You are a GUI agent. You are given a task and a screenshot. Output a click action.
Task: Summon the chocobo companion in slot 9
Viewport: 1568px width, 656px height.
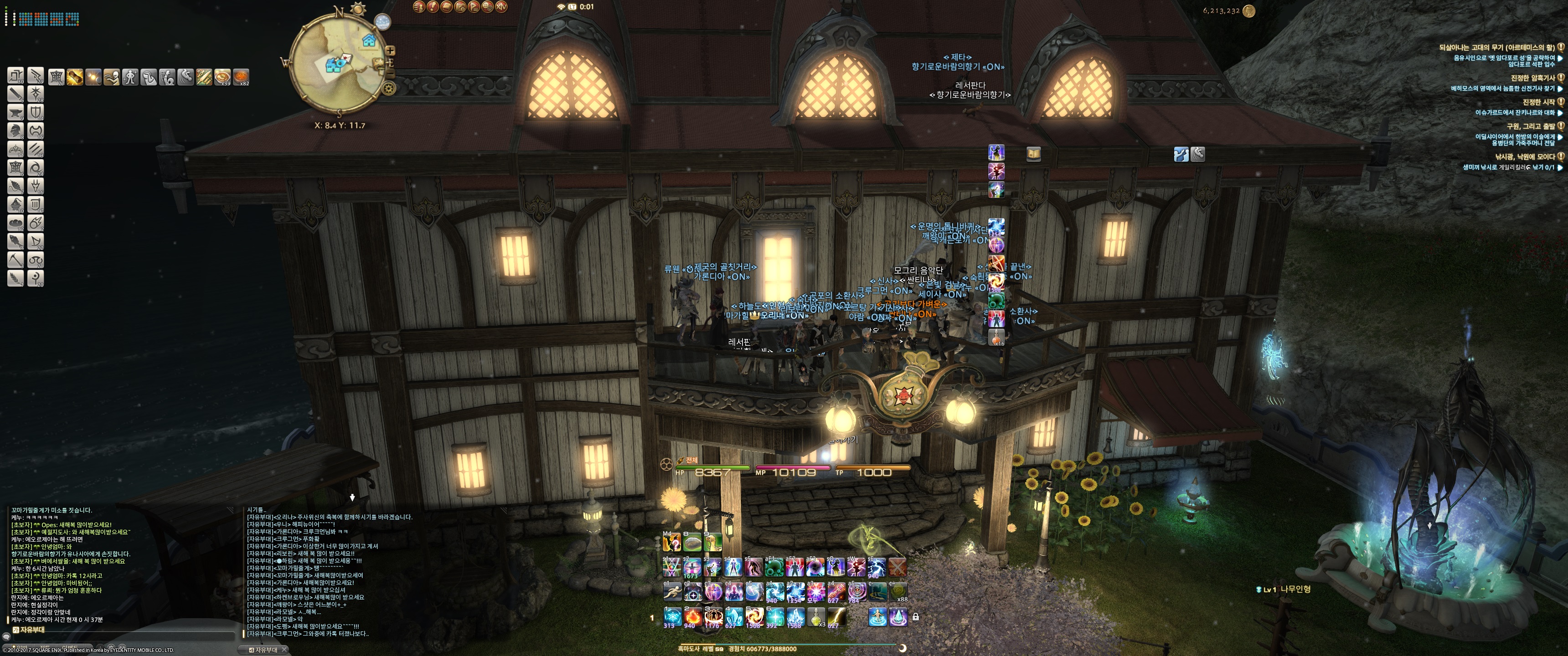pos(712,541)
